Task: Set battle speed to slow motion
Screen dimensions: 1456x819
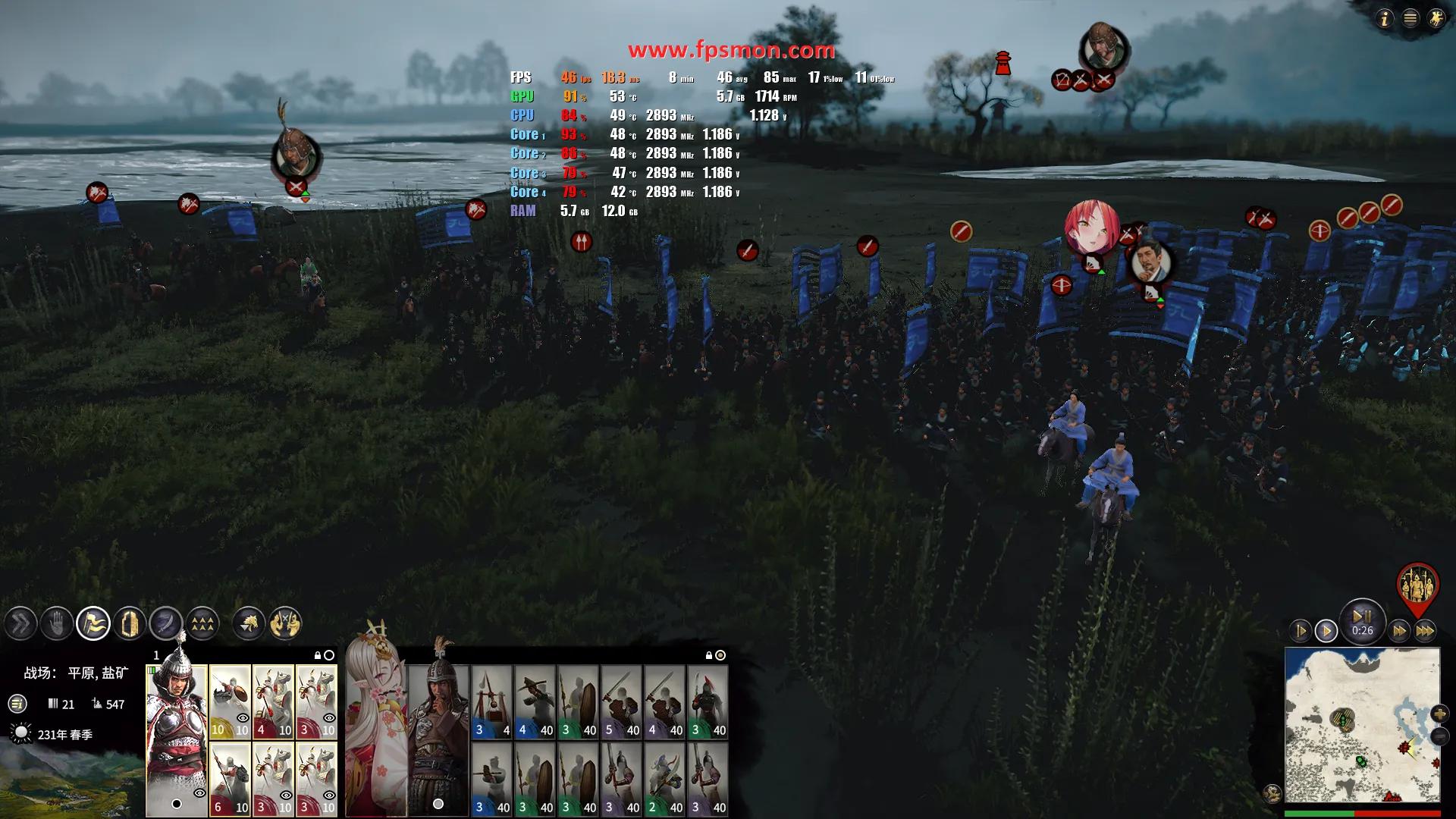Action: click(x=1300, y=631)
